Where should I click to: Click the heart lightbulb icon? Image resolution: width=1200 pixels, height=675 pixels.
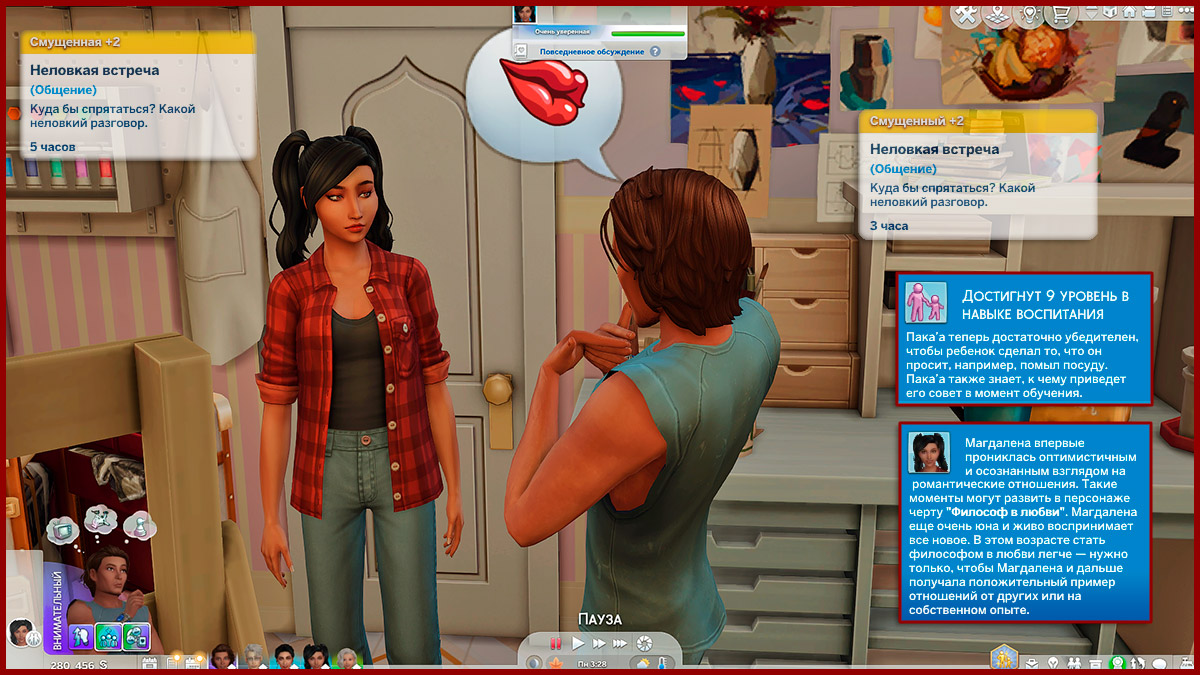pyautogui.click(x=1029, y=14)
